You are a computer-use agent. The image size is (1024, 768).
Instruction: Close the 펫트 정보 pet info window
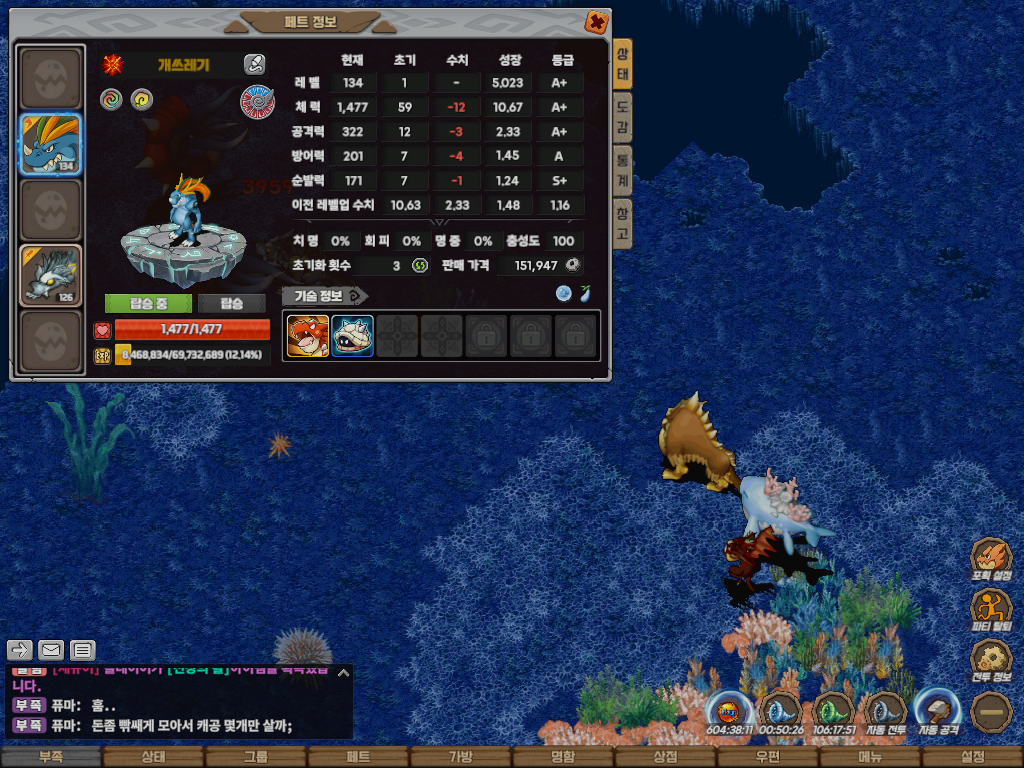tap(596, 21)
